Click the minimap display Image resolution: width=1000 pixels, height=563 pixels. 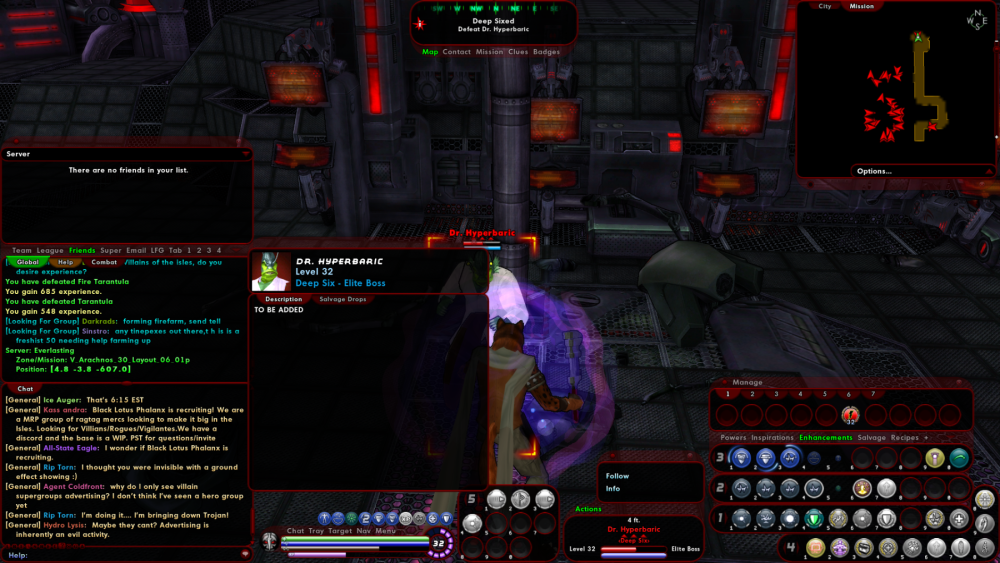(895, 90)
